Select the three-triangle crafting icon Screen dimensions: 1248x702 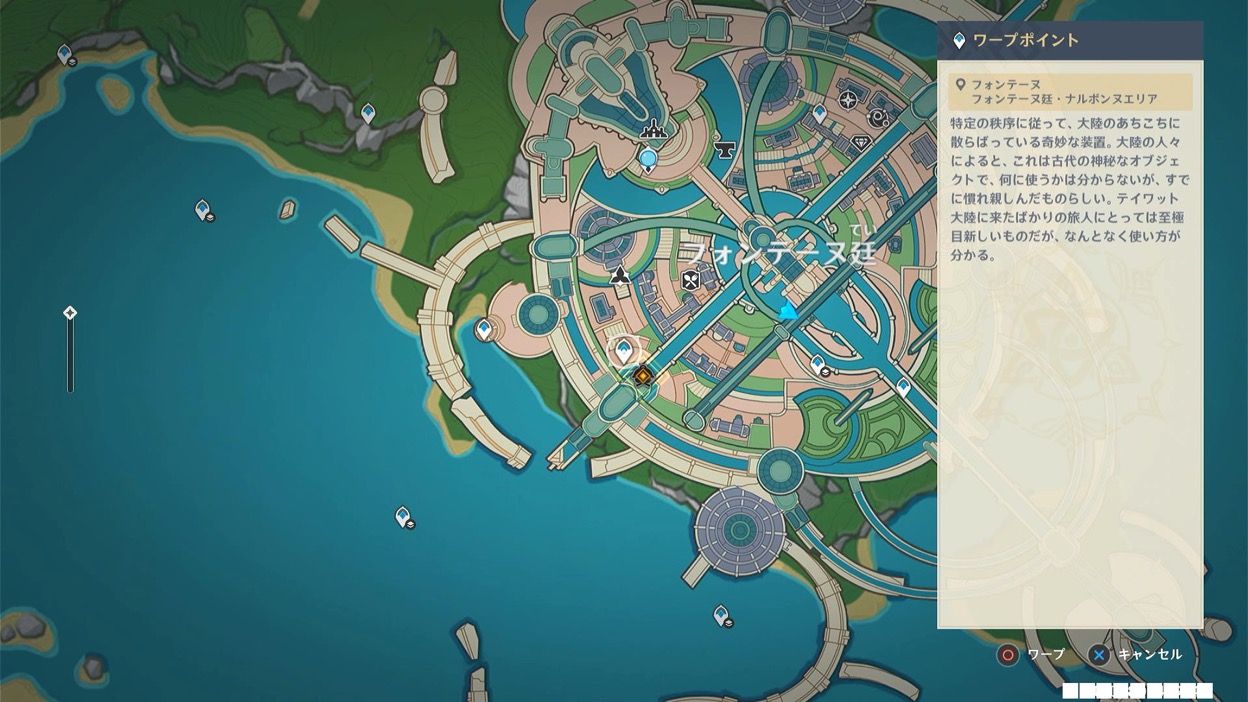click(x=620, y=274)
